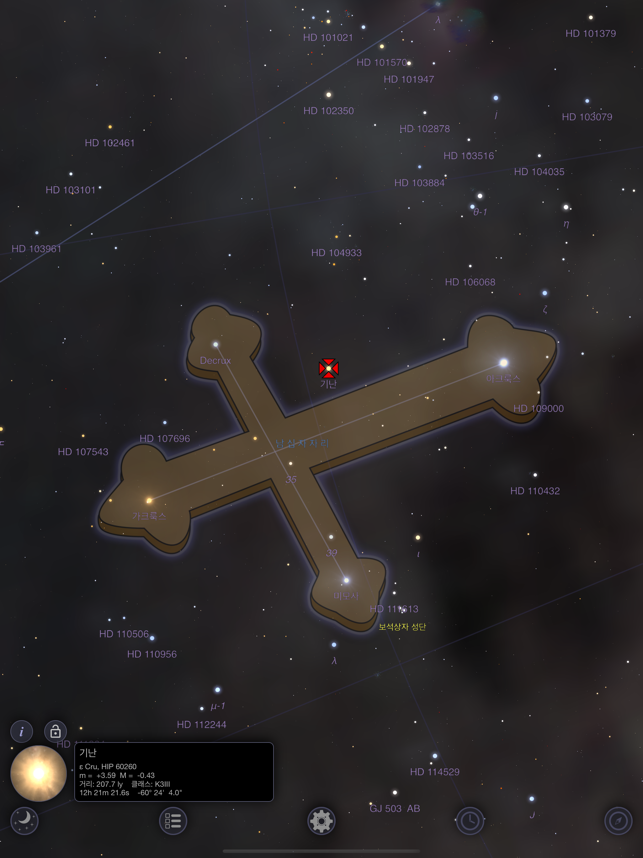Activate the compass icon
Viewport: 643px width, 858px height.
pos(618,821)
